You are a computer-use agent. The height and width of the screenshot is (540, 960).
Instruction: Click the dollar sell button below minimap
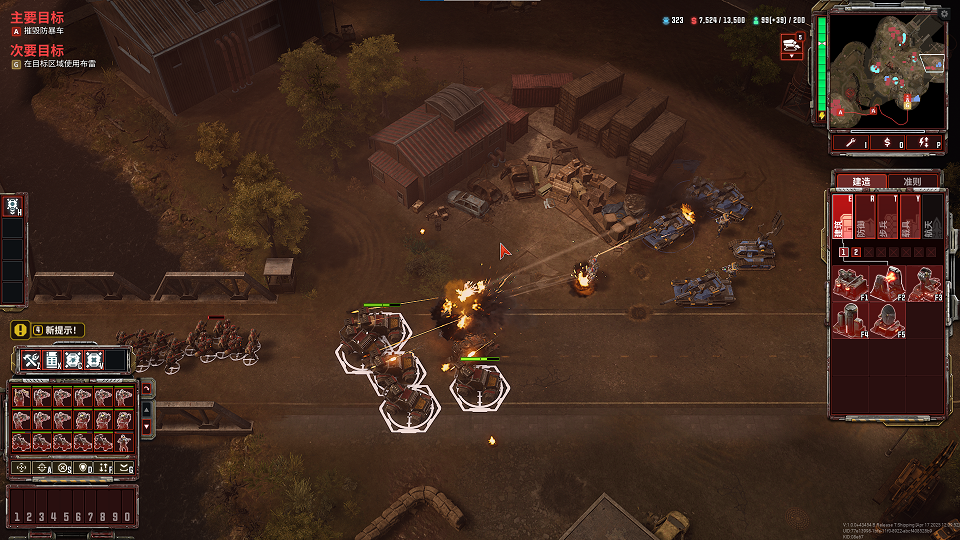click(x=888, y=144)
